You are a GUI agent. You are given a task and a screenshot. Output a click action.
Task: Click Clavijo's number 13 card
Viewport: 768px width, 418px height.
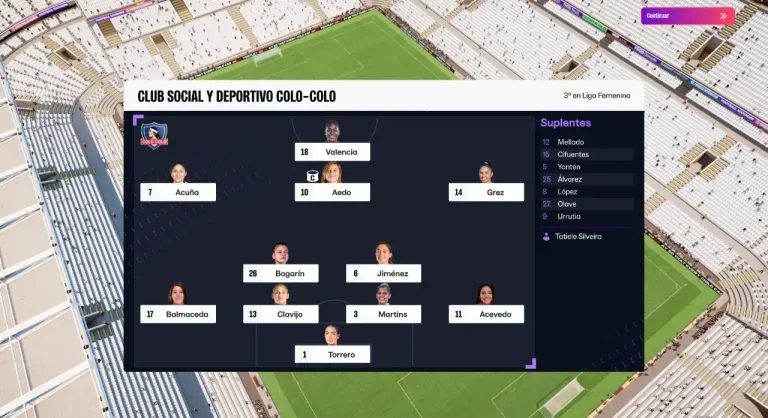pos(281,314)
